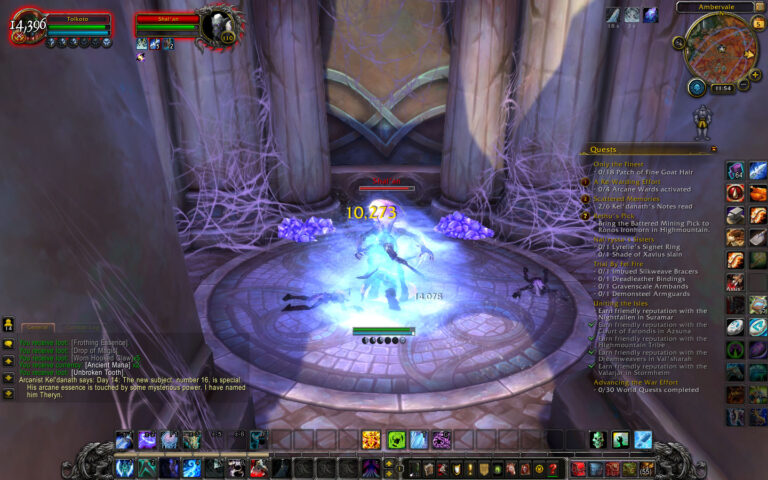Image resolution: width=768 pixels, height=480 pixels.
Task: Click the Tolkoto player portrait
Action: [x=28, y=27]
